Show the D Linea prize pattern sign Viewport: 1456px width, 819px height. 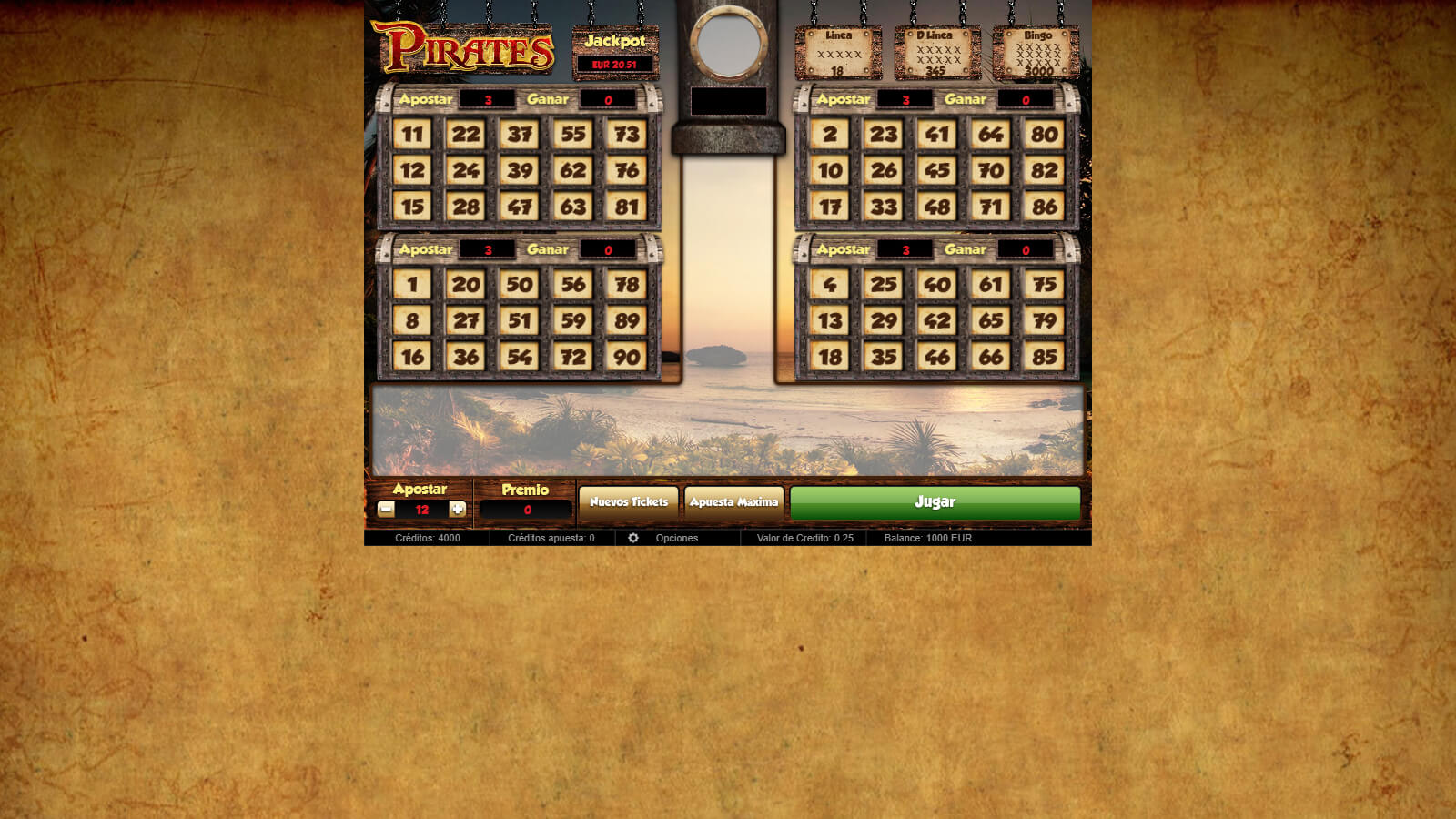coord(937,53)
